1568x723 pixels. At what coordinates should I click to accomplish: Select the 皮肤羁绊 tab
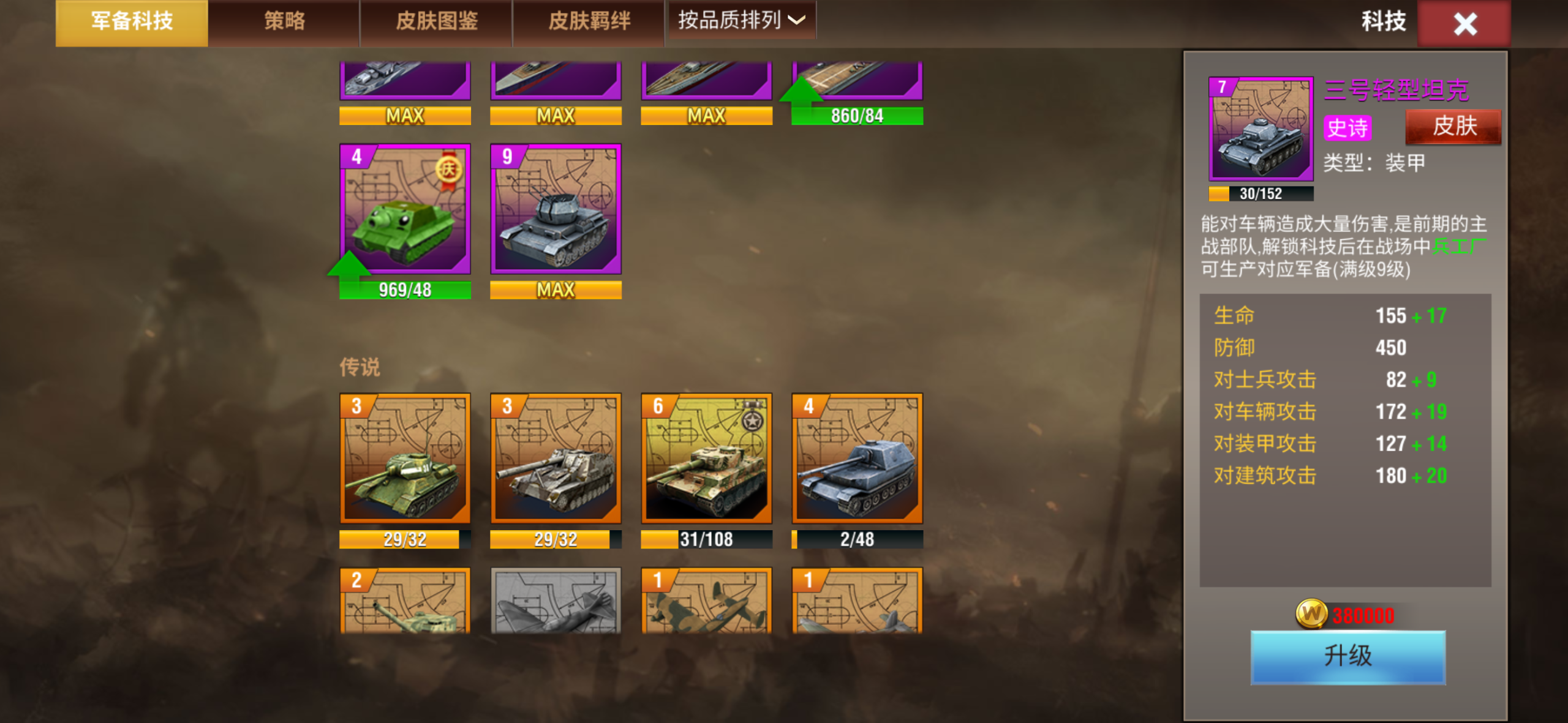pos(589,22)
